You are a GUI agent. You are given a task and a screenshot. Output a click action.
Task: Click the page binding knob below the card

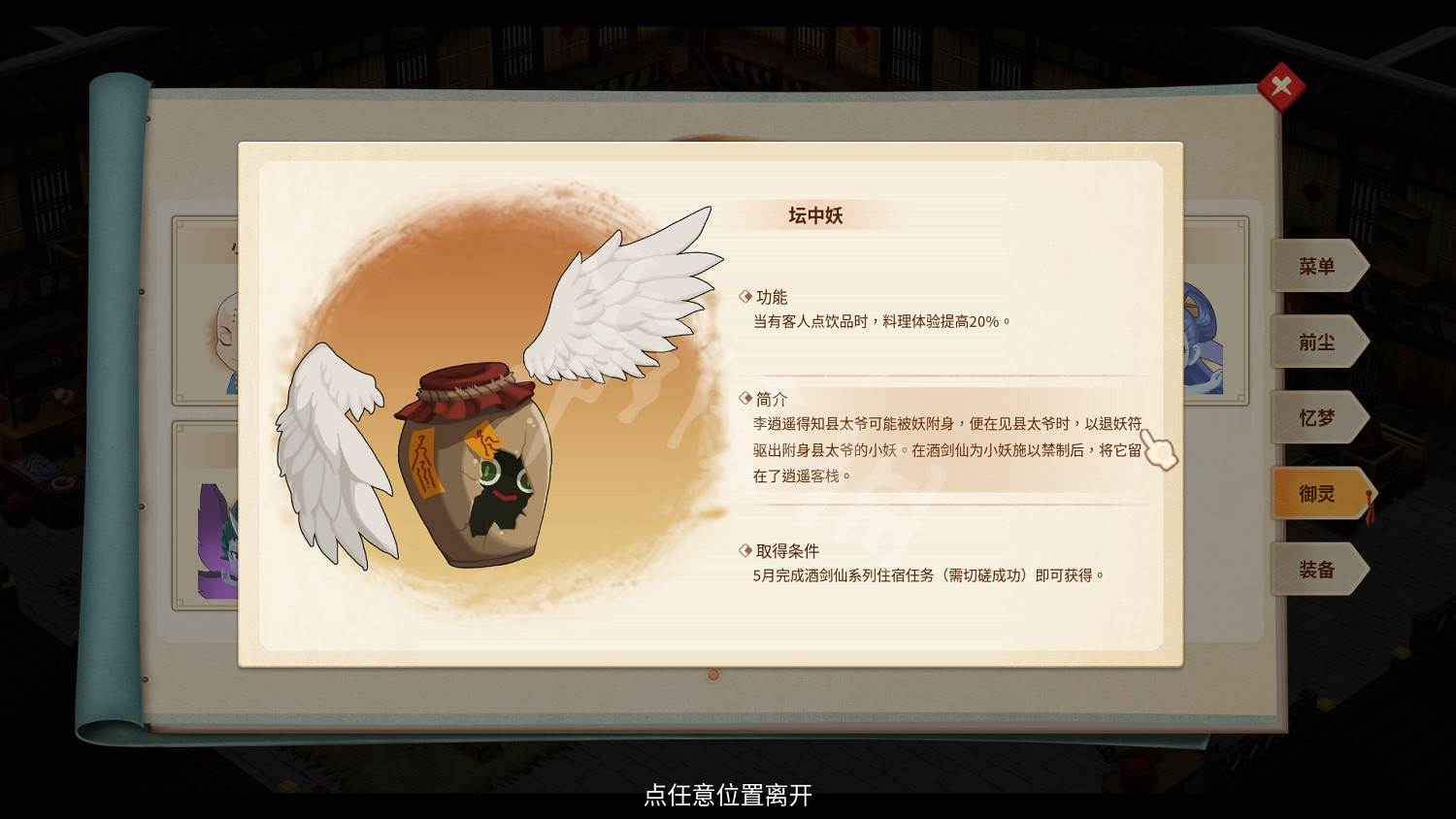pyautogui.click(x=714, y=673)
